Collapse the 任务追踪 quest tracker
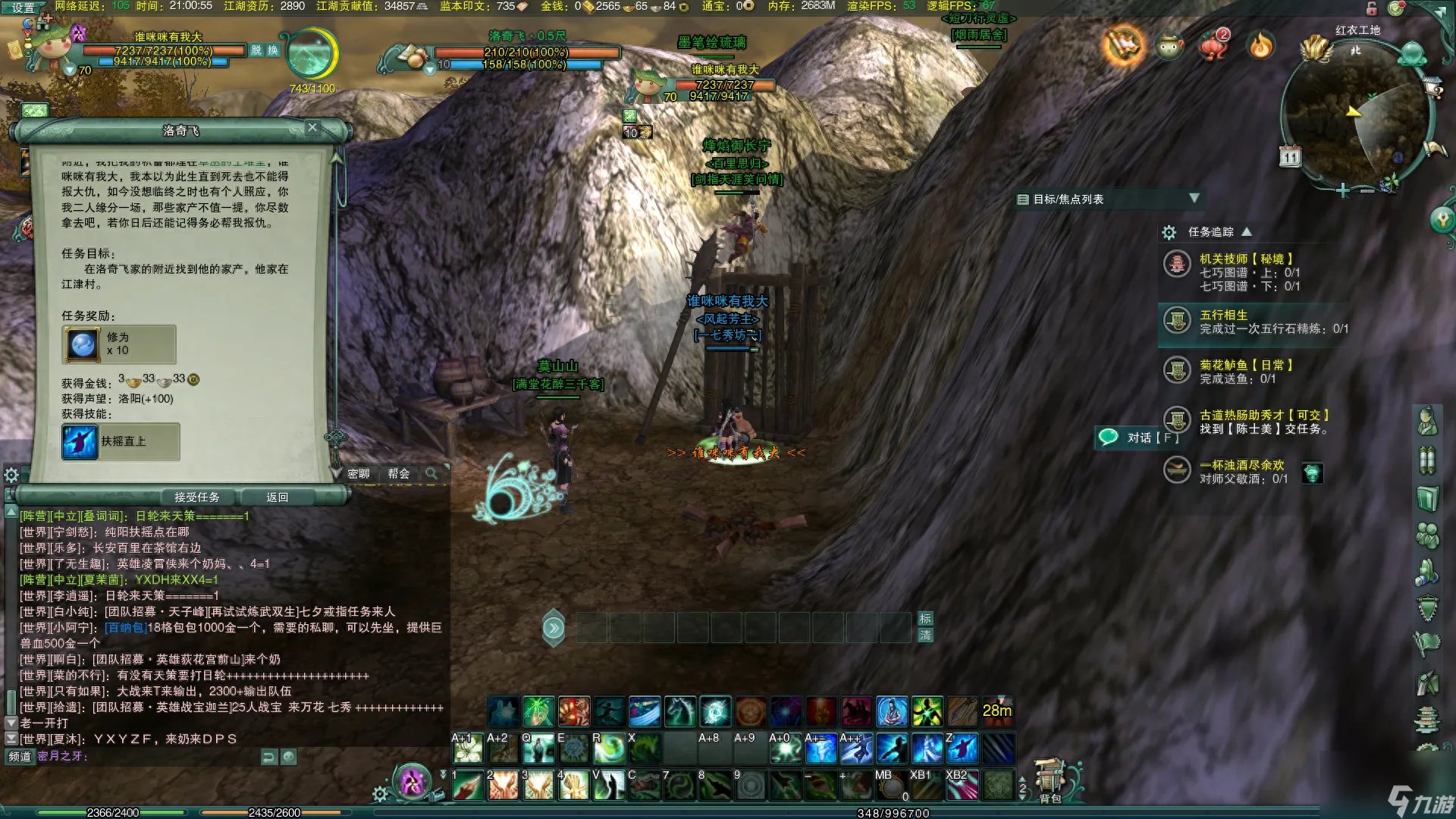1456x819 pixels. tap(1247, 232)
